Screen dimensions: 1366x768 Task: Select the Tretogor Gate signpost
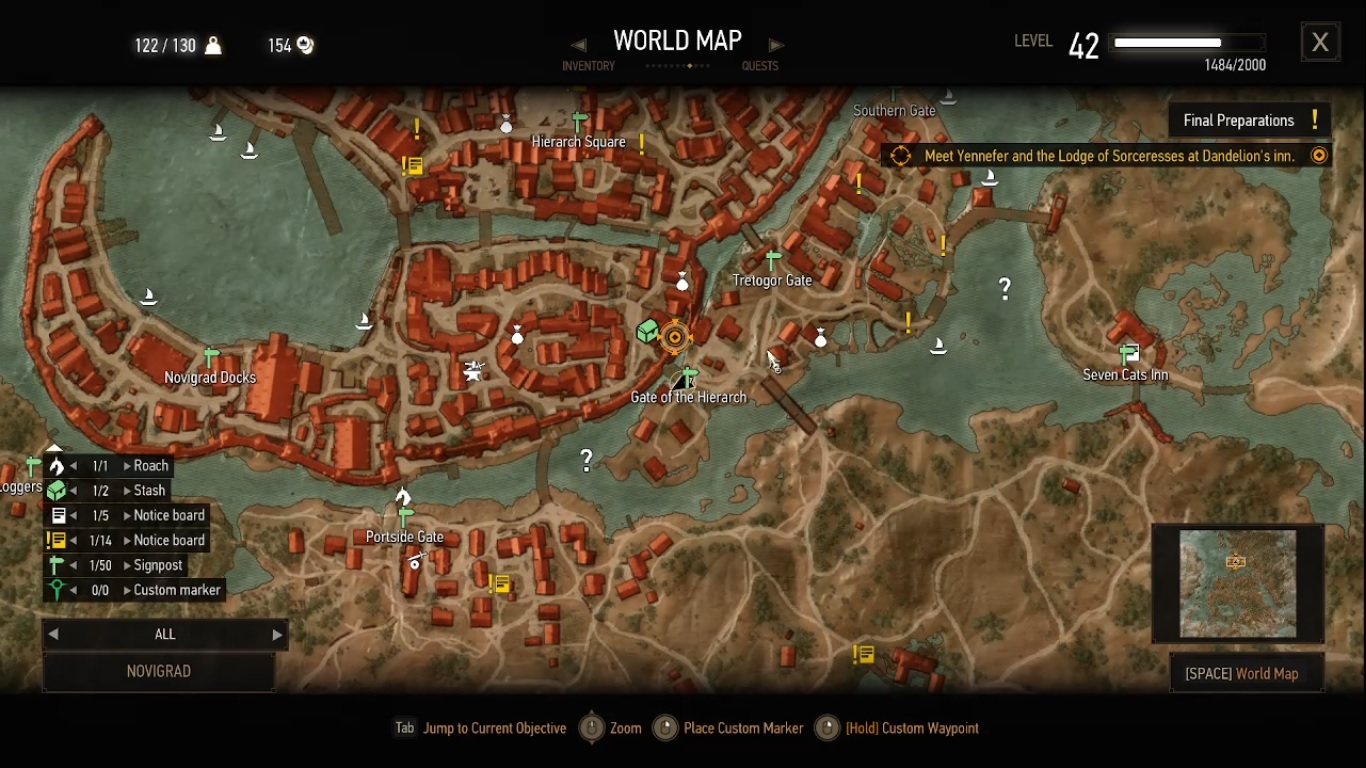pyautogui.click(x=772, y=260)
